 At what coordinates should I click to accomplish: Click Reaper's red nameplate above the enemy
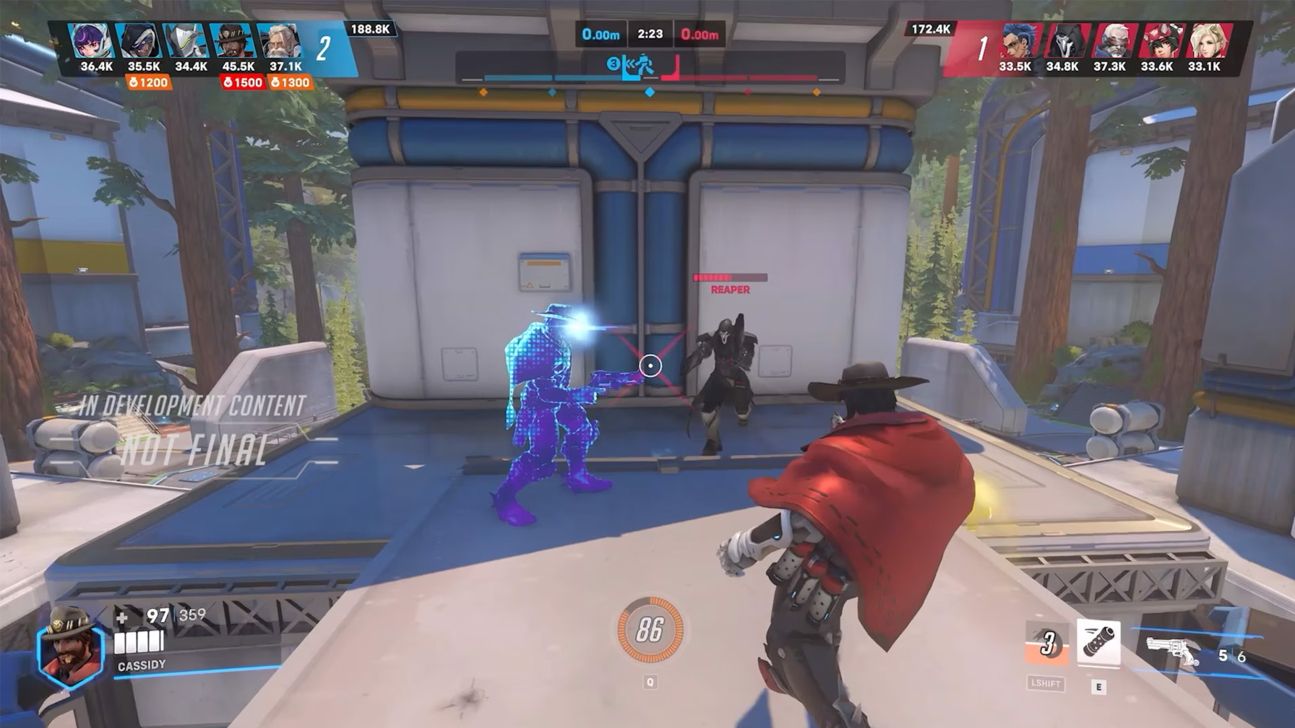[x=729, y=283]
